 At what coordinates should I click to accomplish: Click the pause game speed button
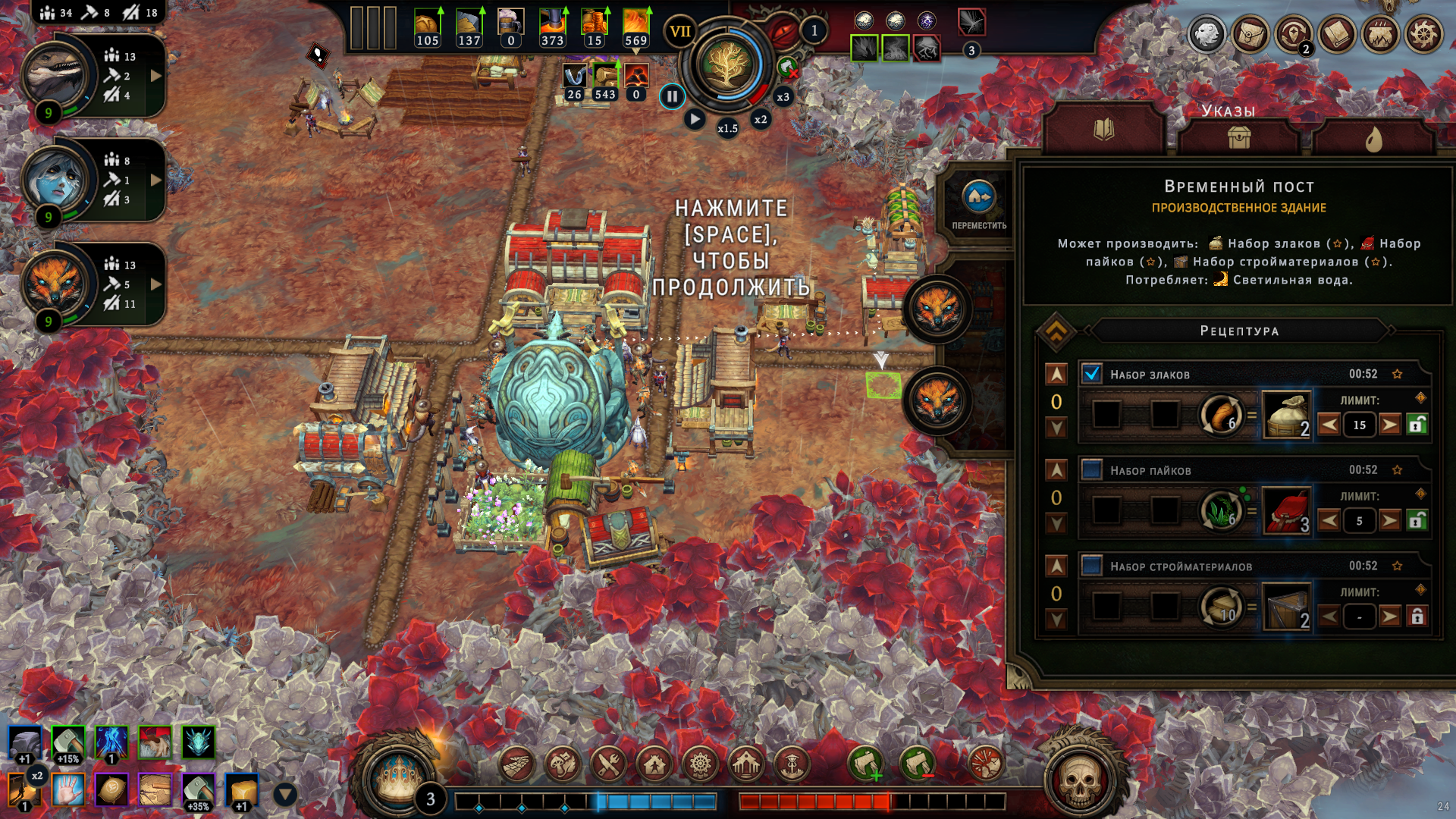(672, 97)
